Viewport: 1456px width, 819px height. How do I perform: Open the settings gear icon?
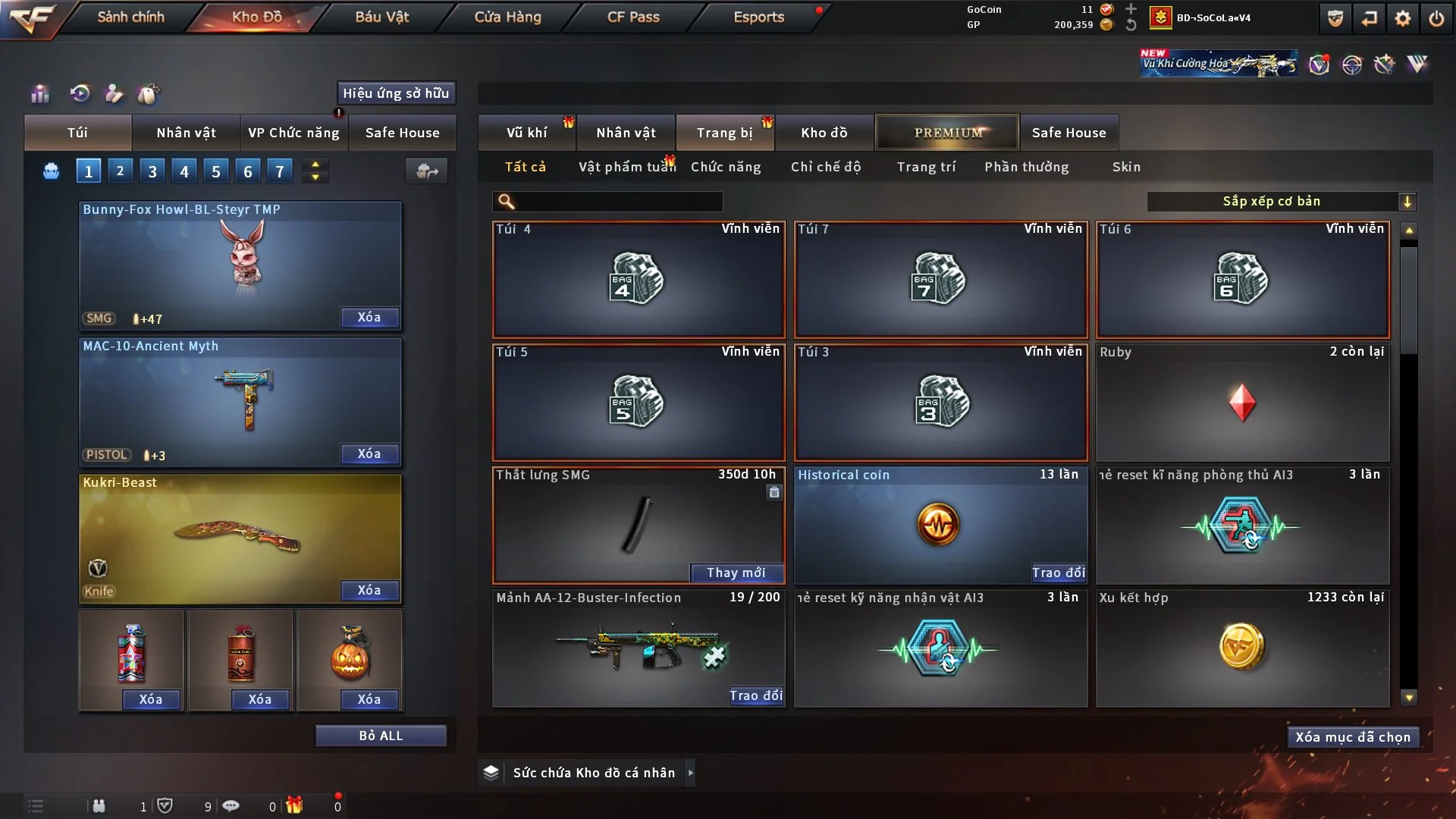coord(1403,18)
